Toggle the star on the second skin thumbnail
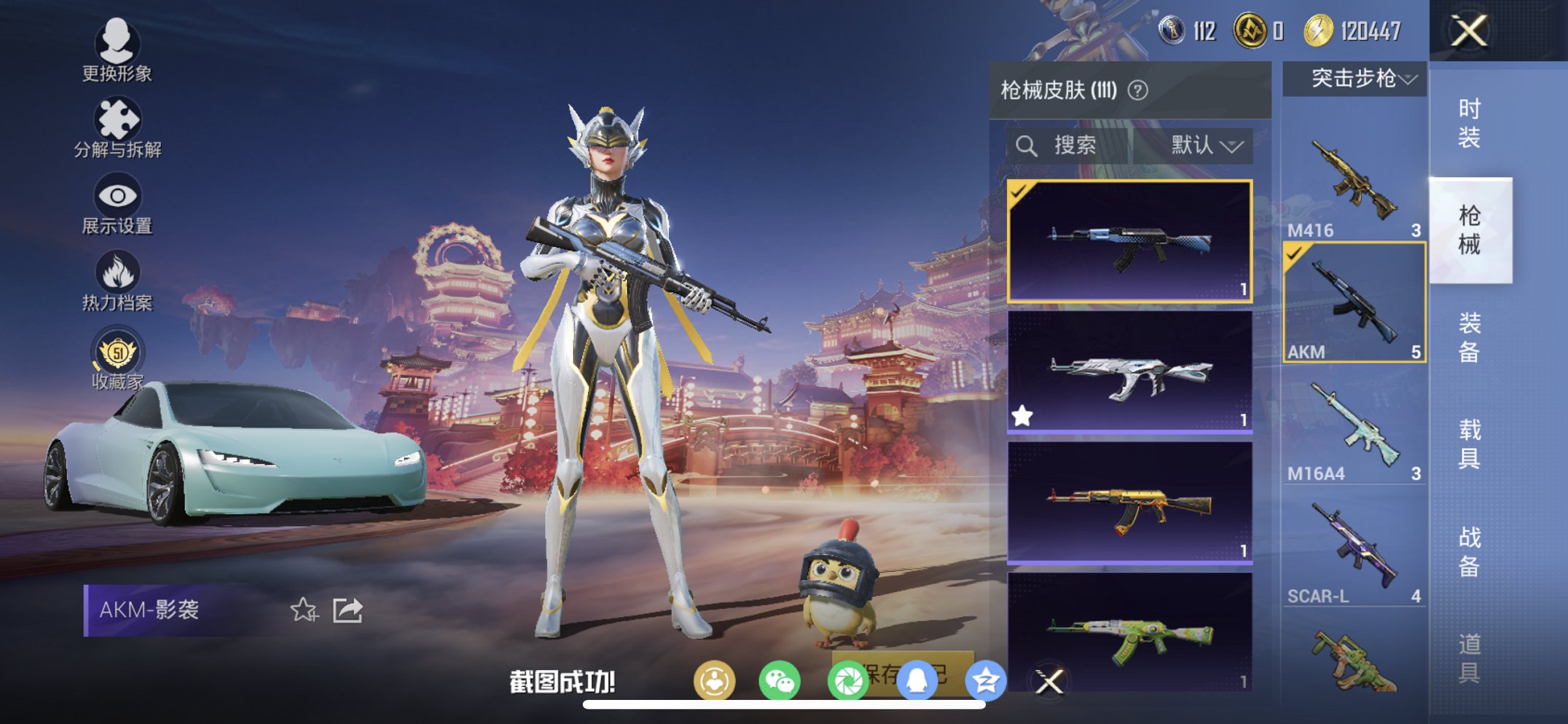The width and height of the screenshot is (1568, 724). tap(1023, 414)
